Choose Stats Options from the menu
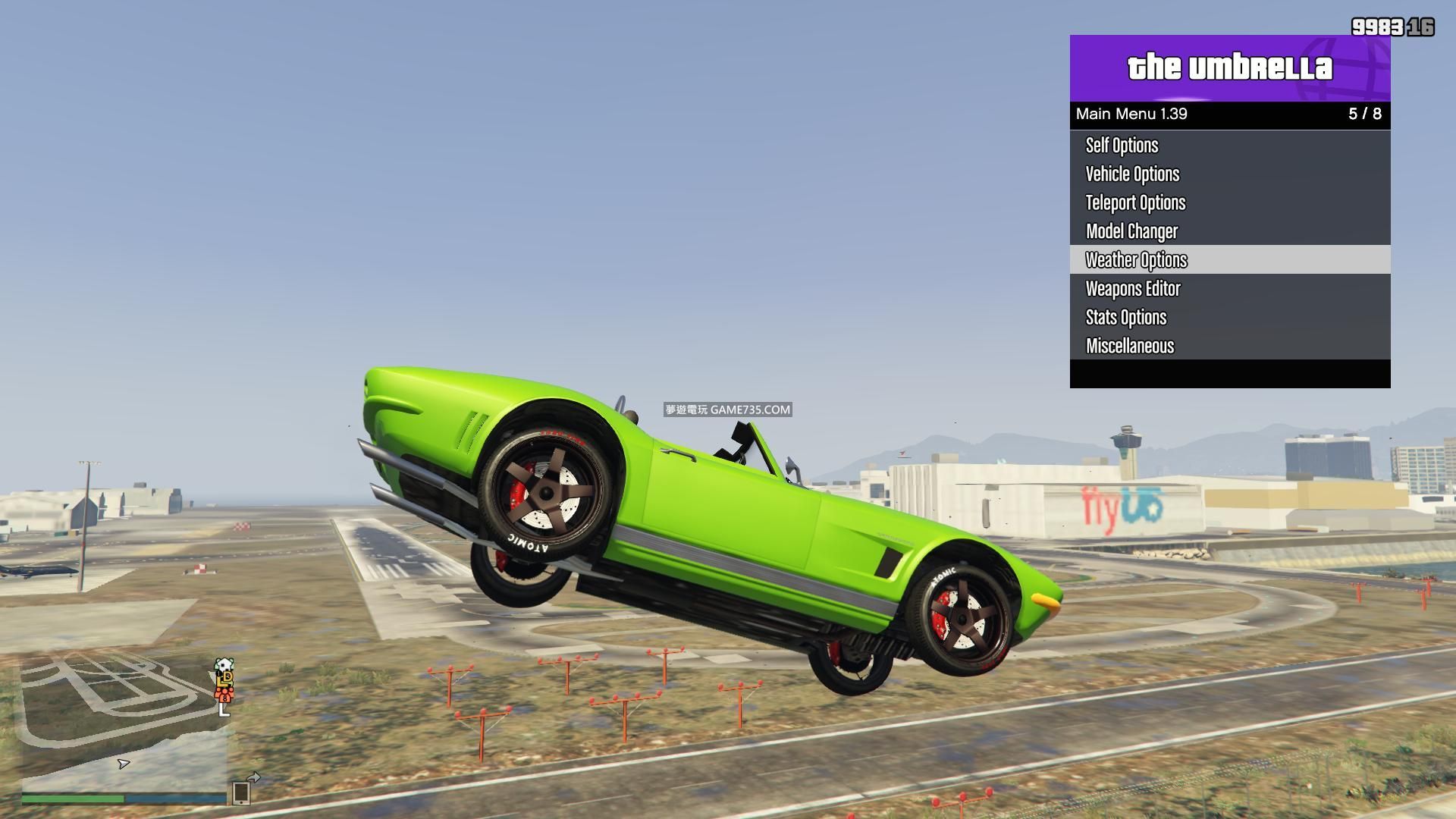 click(1126, 318)
